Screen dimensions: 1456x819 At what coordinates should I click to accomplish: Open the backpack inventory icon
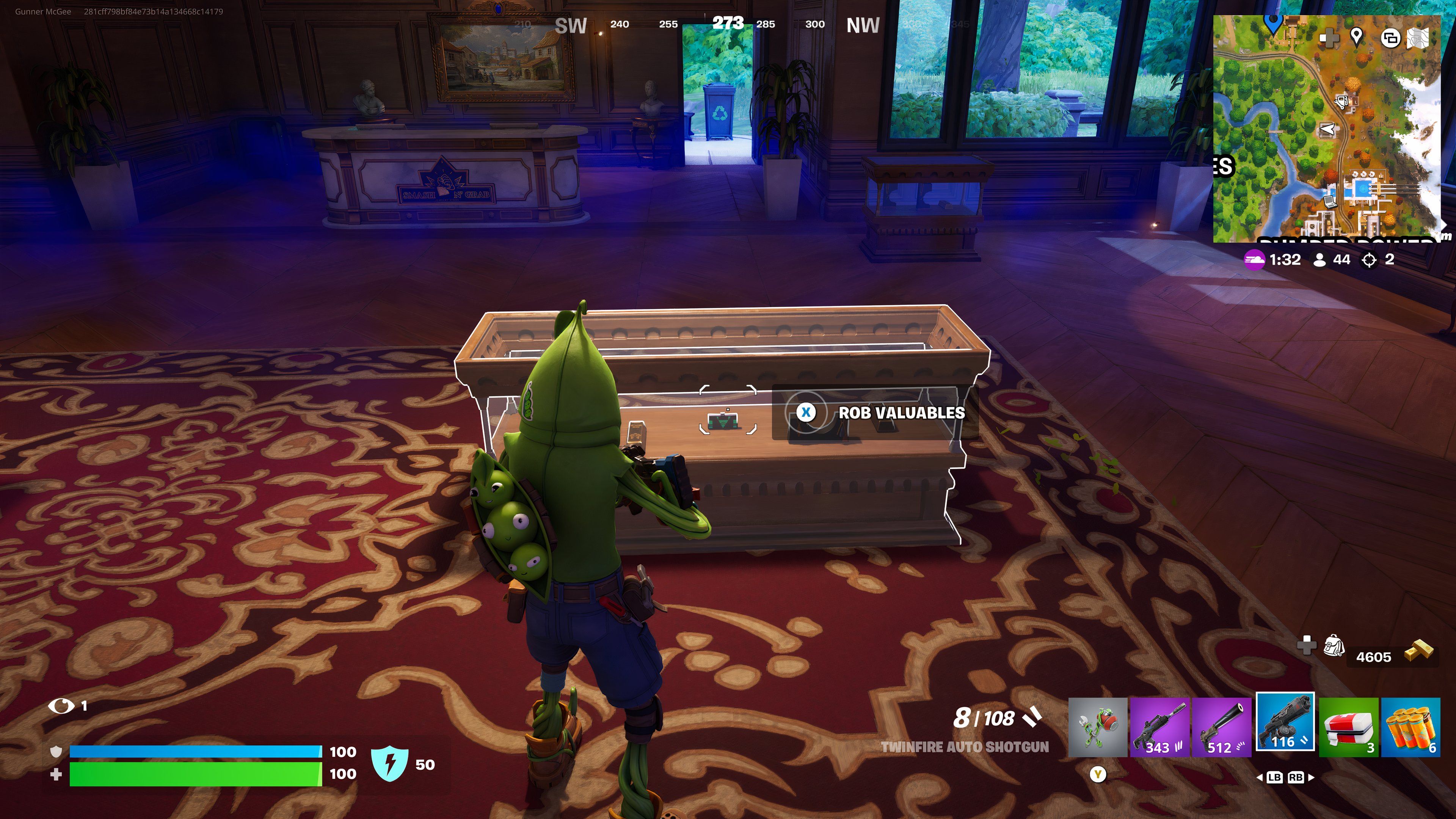point(1334,645)
